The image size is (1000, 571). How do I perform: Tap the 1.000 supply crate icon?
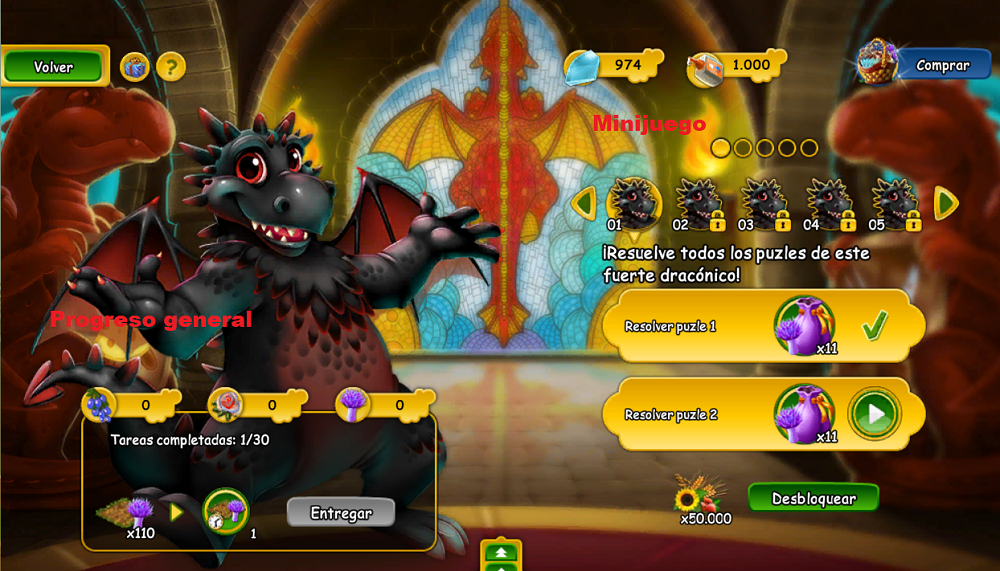[707, 68]
